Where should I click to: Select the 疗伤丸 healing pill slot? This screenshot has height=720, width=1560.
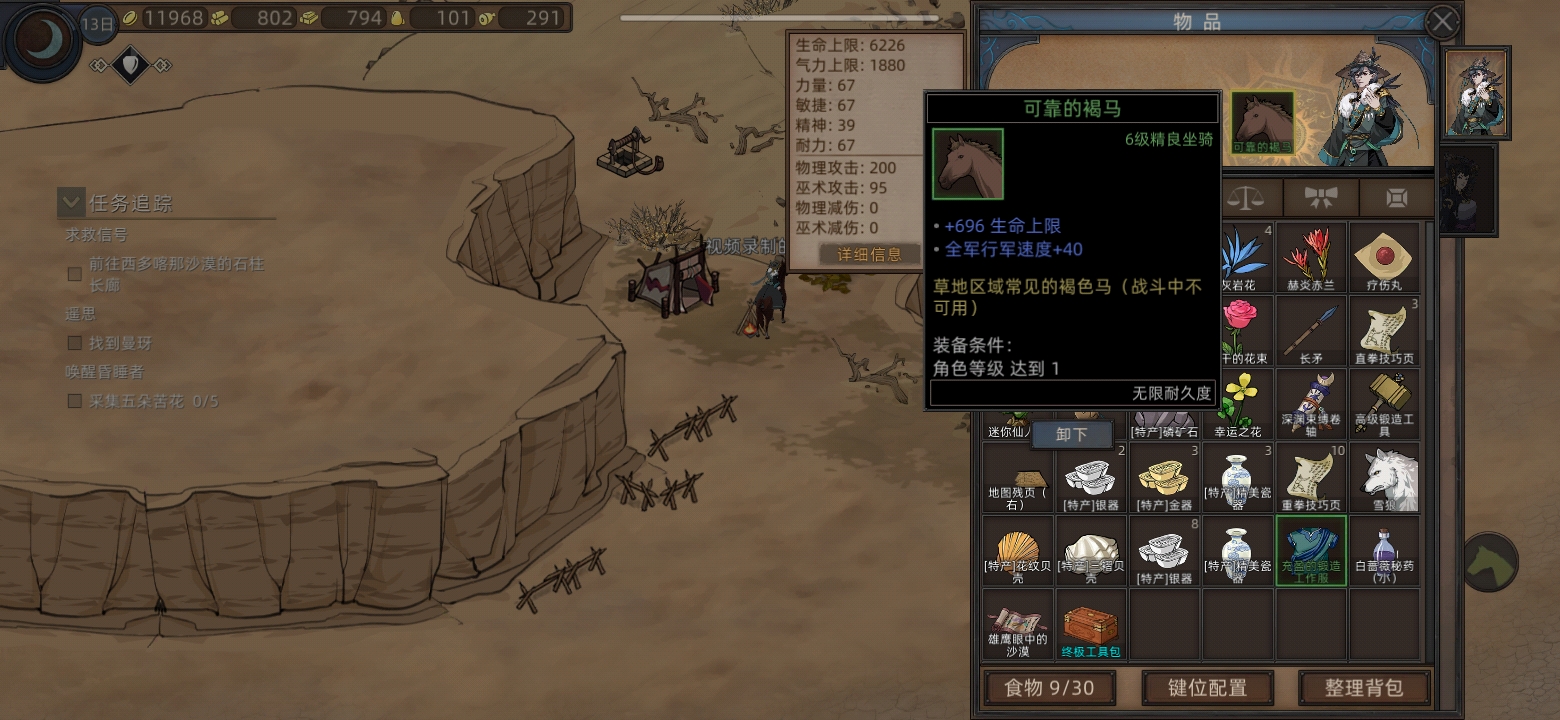coord(1384,257)
